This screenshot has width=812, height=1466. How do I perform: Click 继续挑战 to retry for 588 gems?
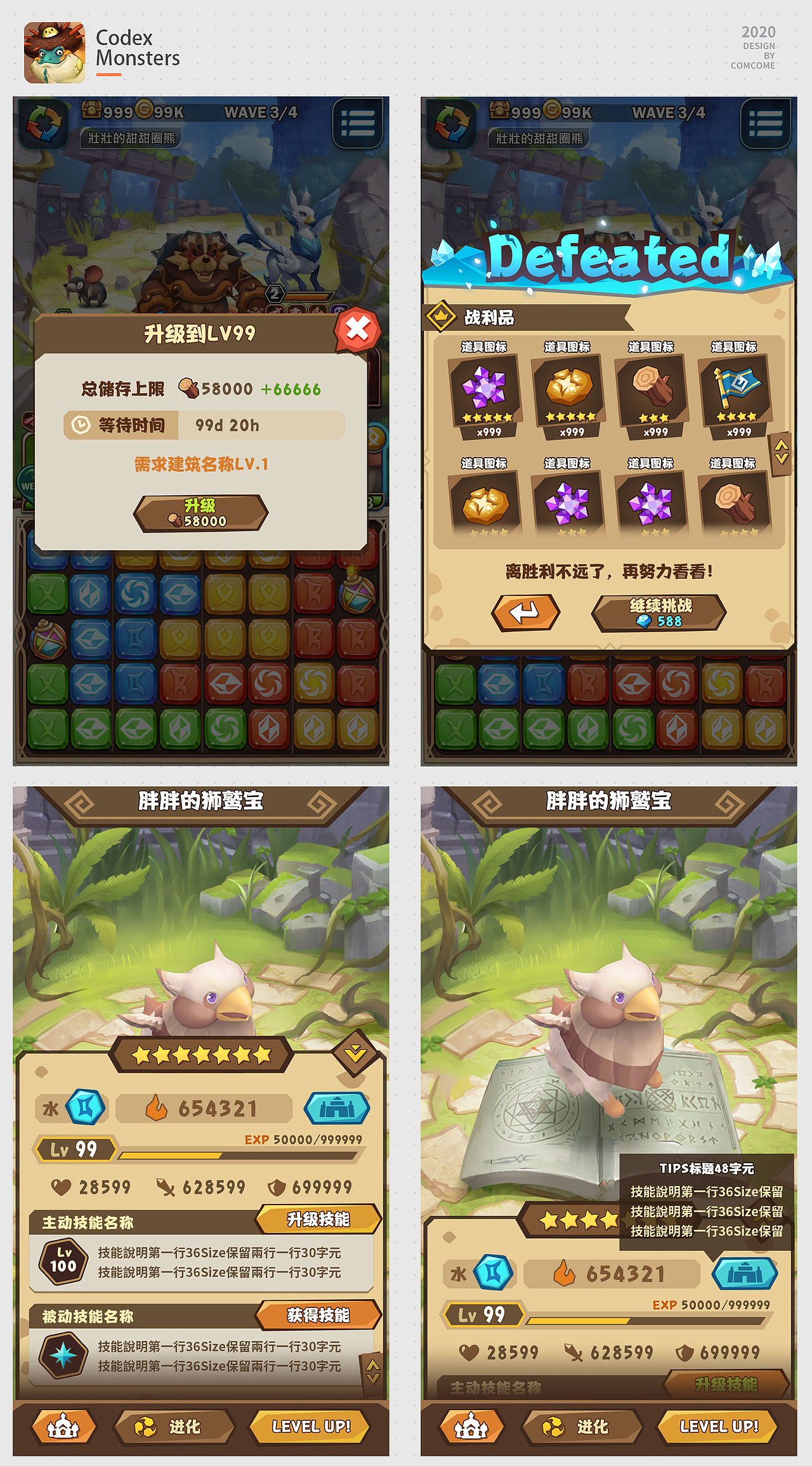click(x=660, y=611)
